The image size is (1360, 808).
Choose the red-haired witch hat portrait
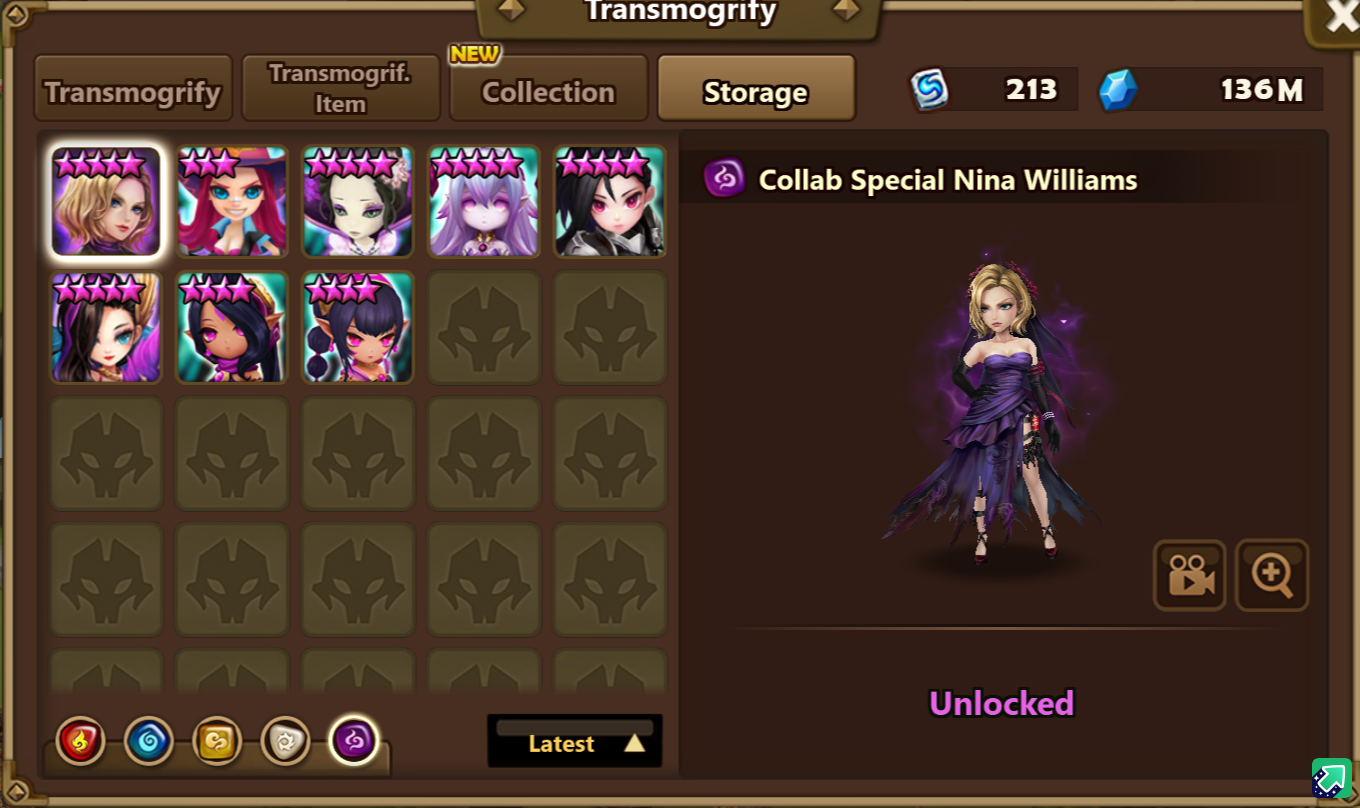tap(232, 202)
